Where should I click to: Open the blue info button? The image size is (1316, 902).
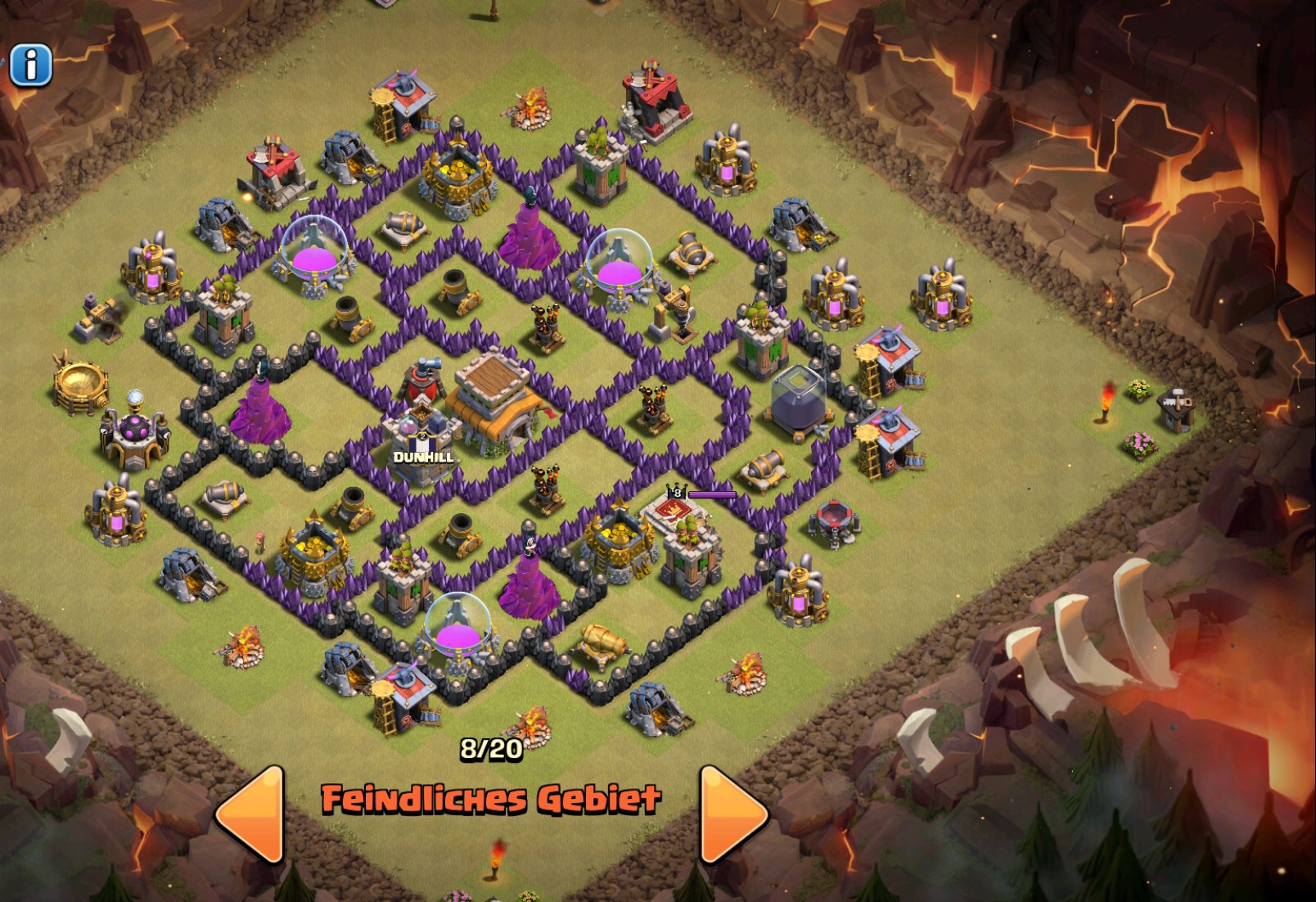point(31,65)
